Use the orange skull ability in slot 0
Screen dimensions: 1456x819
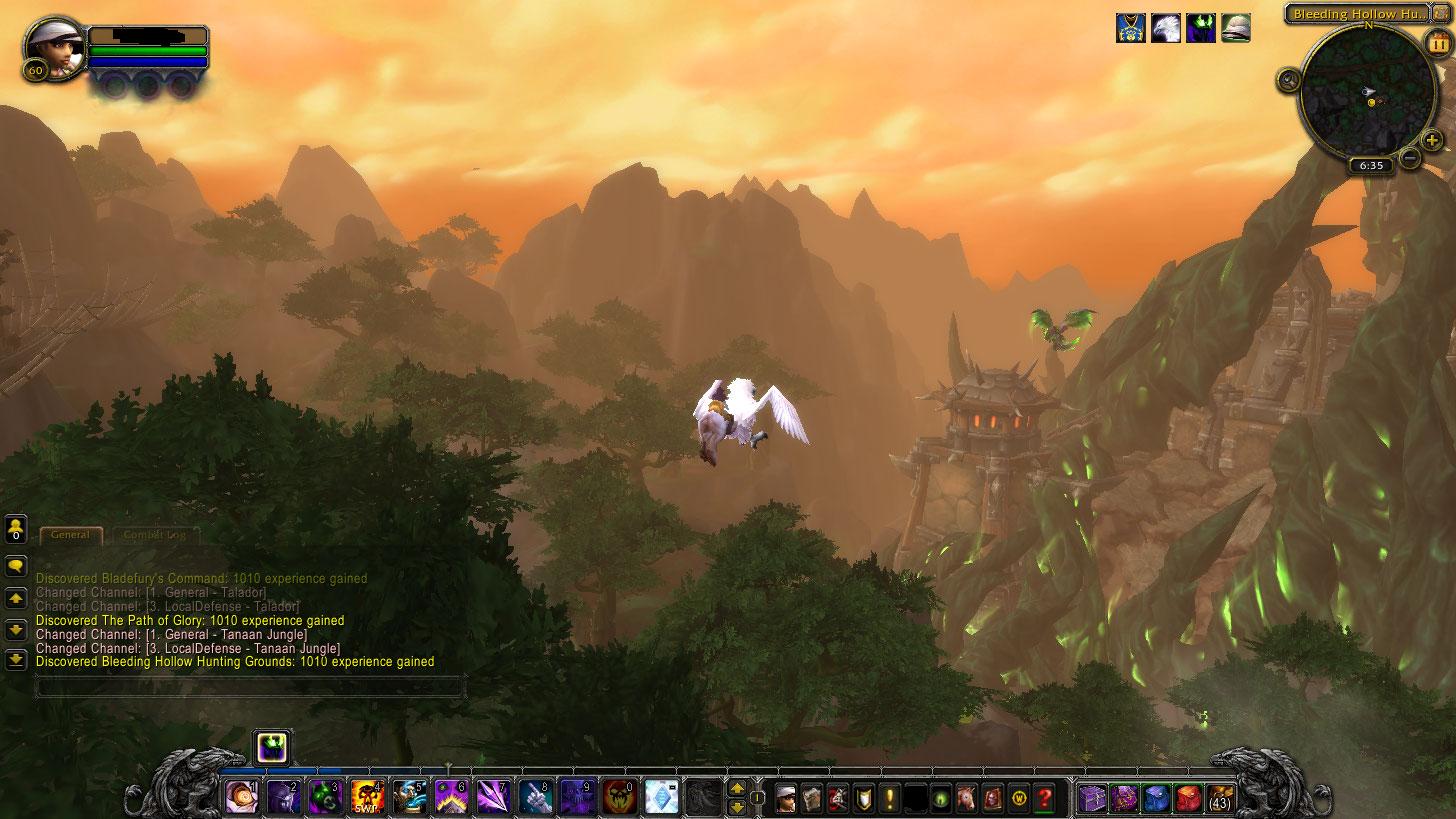pyautogui.click(x=620, y=798)
